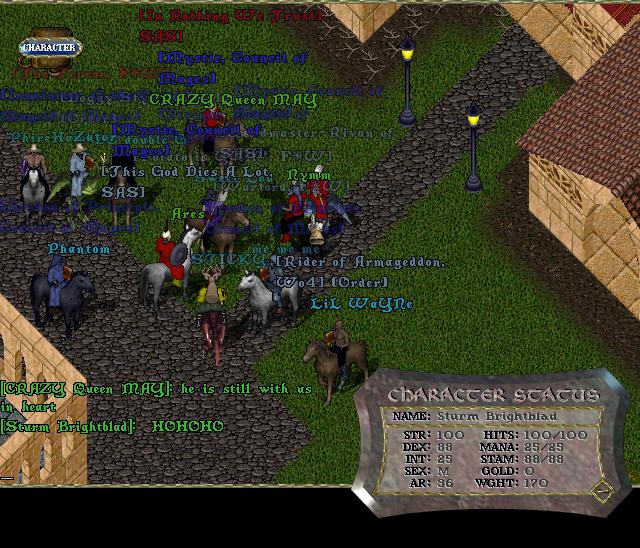Viewport: 640px width, 548px height.
Task: Minimize the Character Status window
Action: pos(600,491)
